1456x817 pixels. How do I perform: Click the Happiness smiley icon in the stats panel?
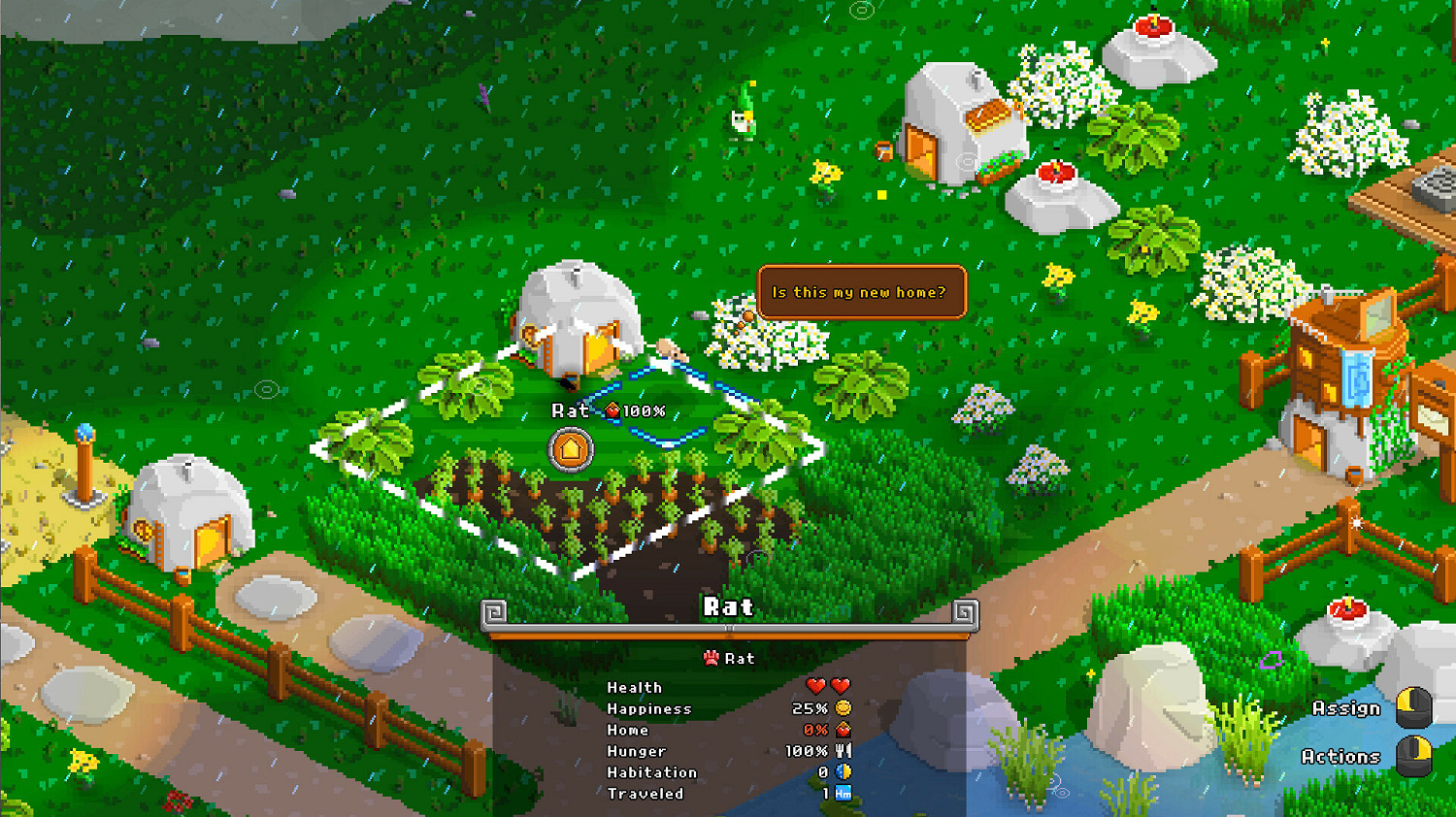843,708
